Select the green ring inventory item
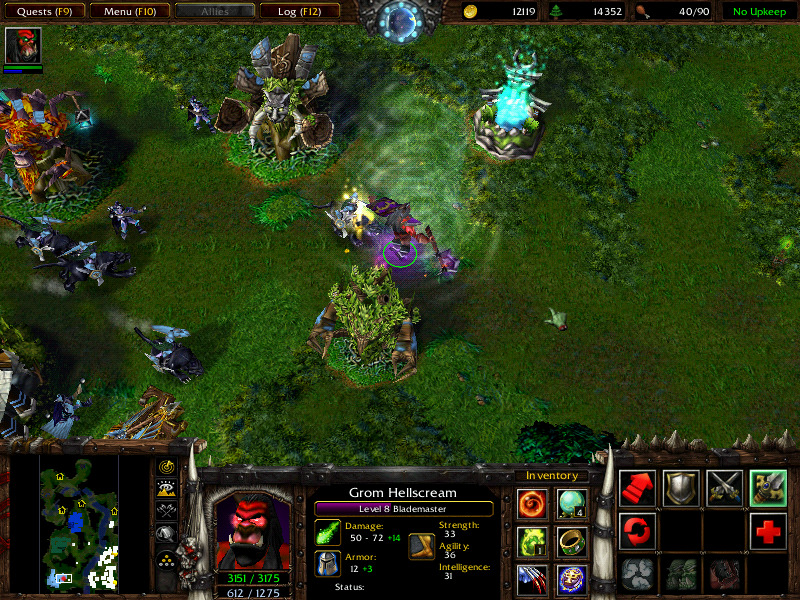800x600 pixels. (571, 542)
